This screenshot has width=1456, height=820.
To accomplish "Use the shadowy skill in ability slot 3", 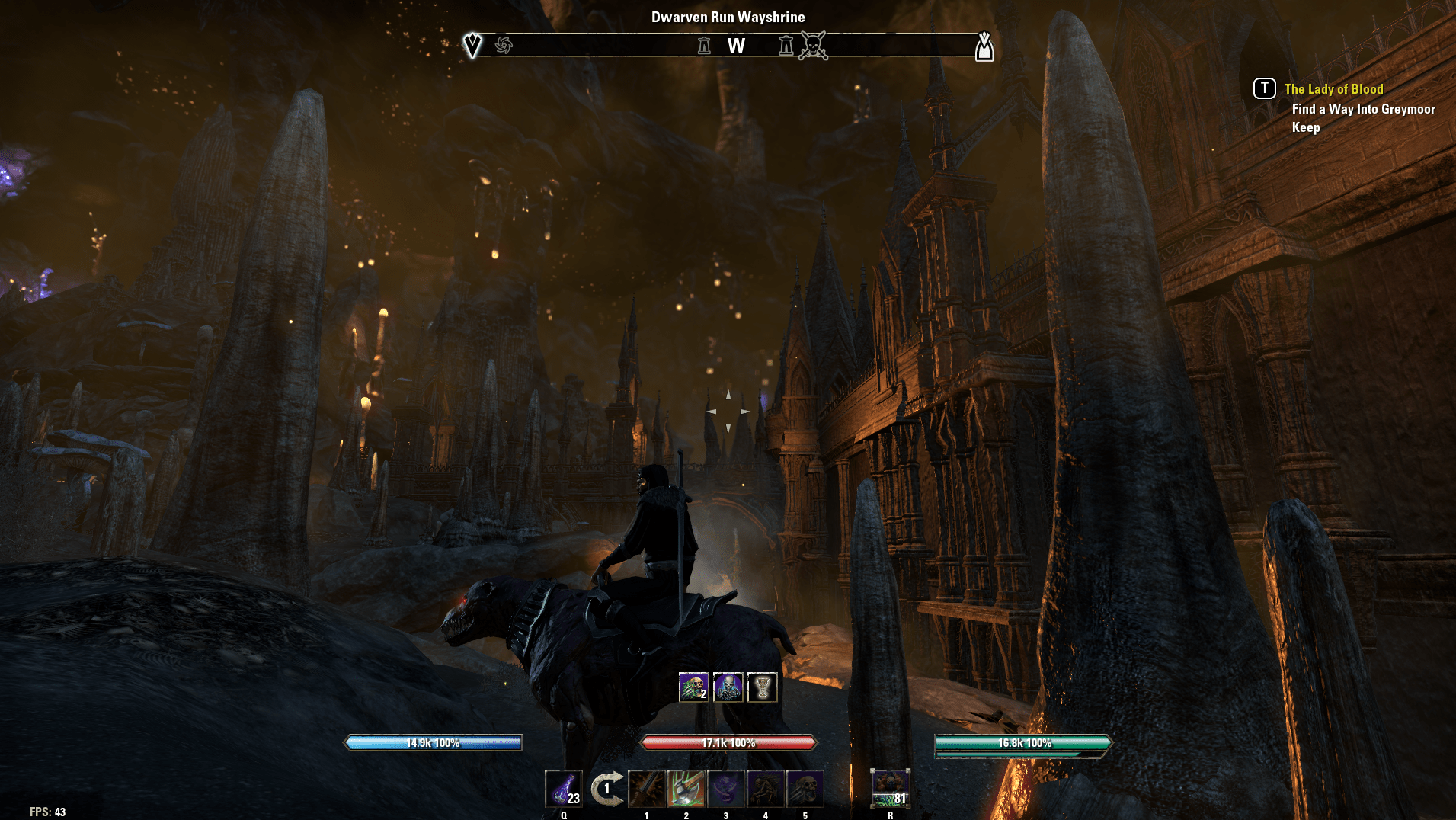I will 728,790.
